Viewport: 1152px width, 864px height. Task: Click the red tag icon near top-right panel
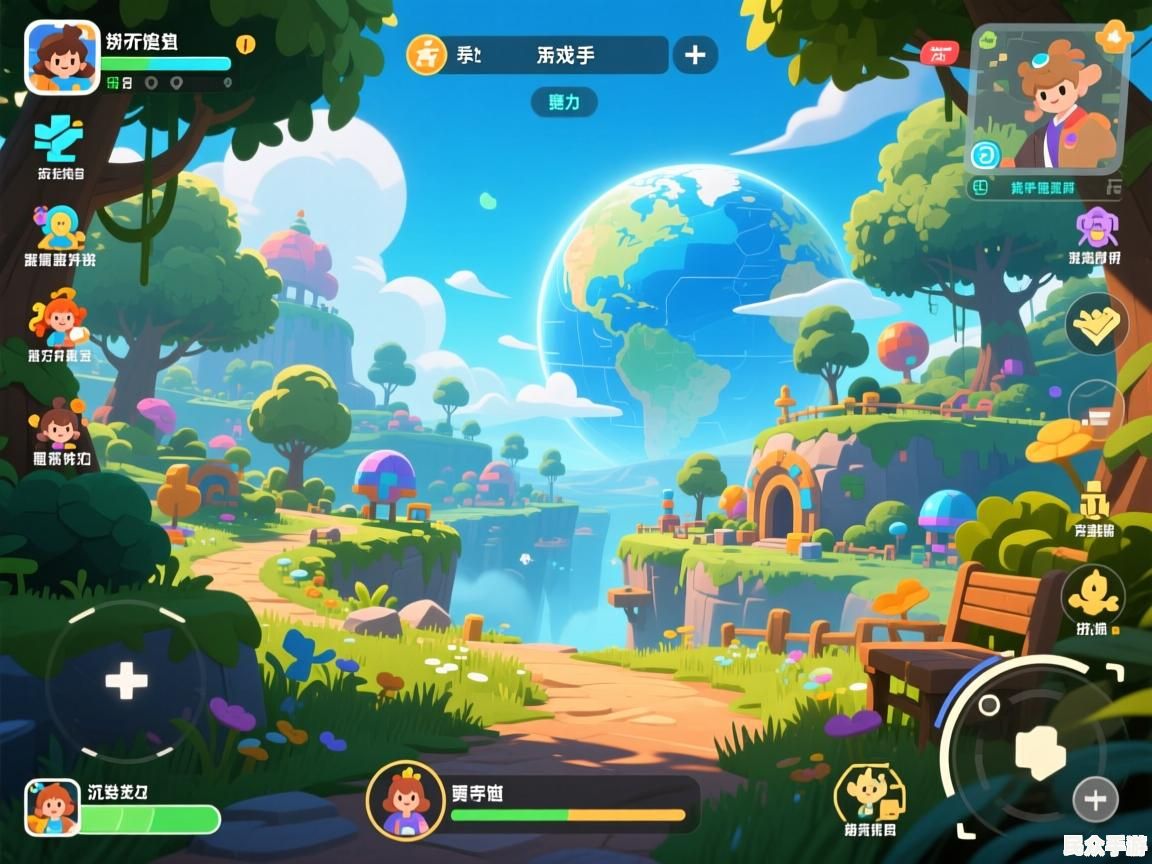click(938, 53)
